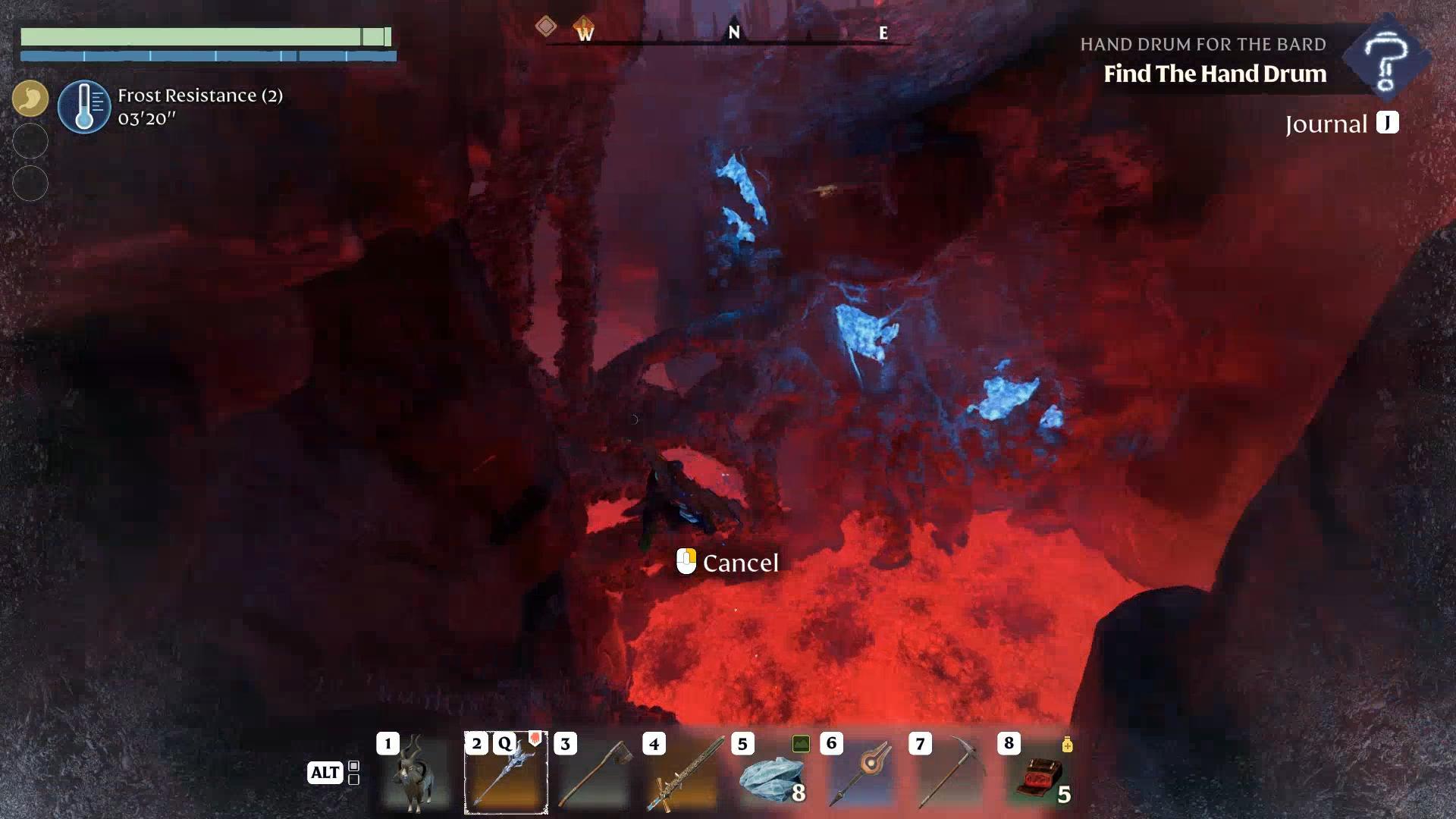Click the hunger stomach icon
Image resolution: width=1456 pixels, height=819 pixels.
pyautogui.click(x=30, y=98)
